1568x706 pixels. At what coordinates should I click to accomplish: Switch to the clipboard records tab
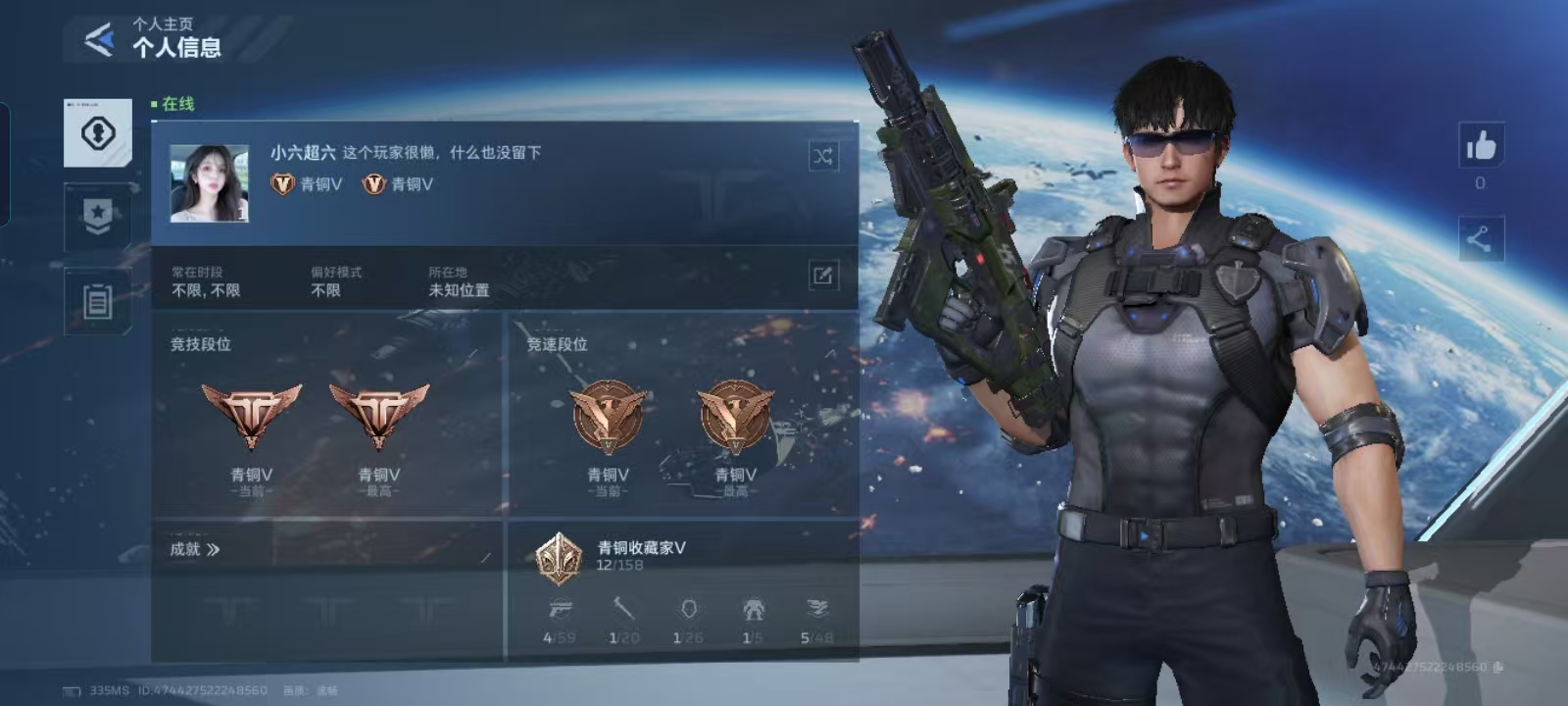point(98,301)
